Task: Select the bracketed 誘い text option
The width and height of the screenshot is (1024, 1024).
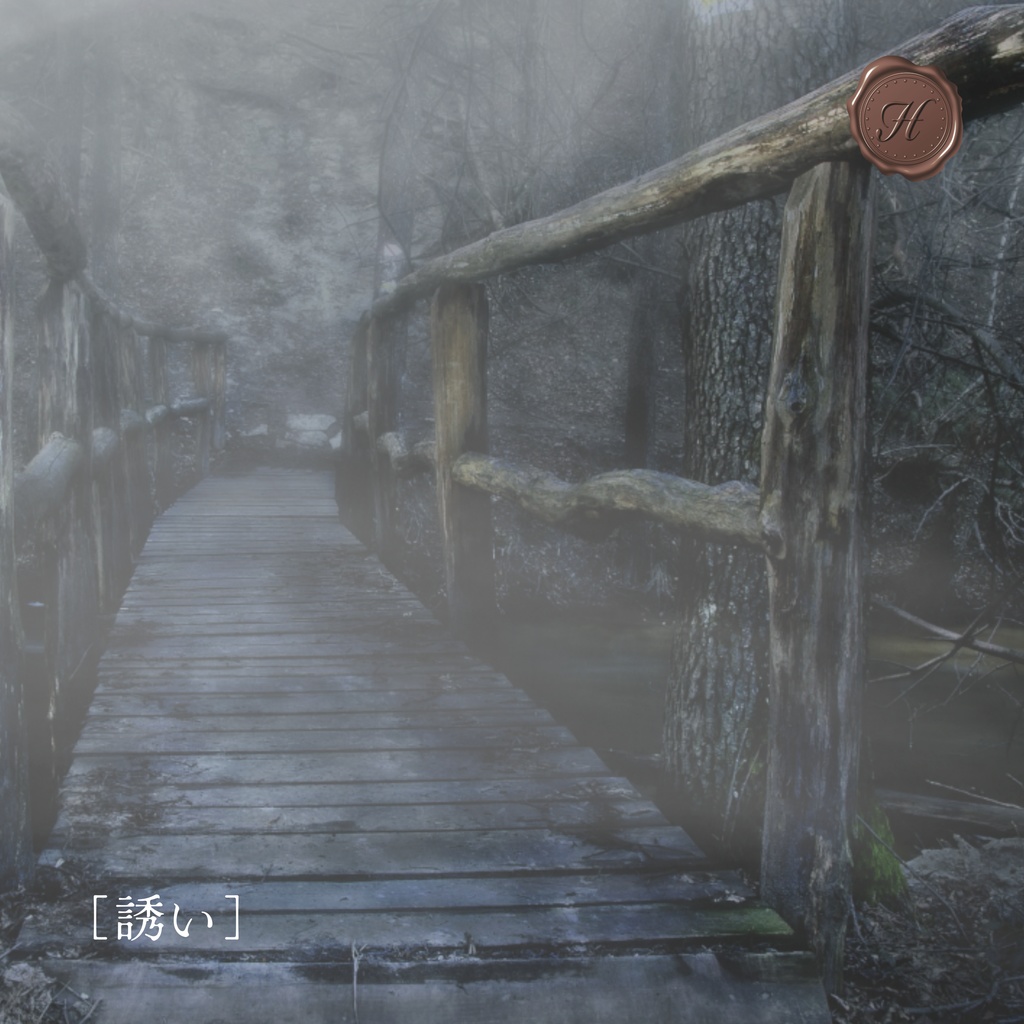Action: (x=166, y=918)
